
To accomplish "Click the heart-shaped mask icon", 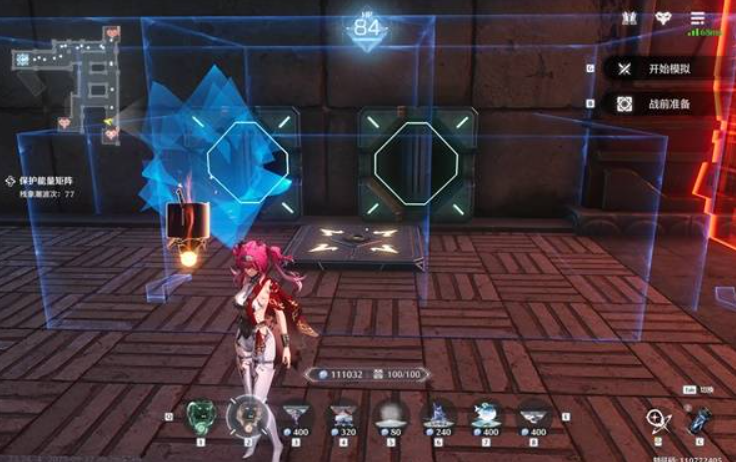I will click(x=663, y=18).
